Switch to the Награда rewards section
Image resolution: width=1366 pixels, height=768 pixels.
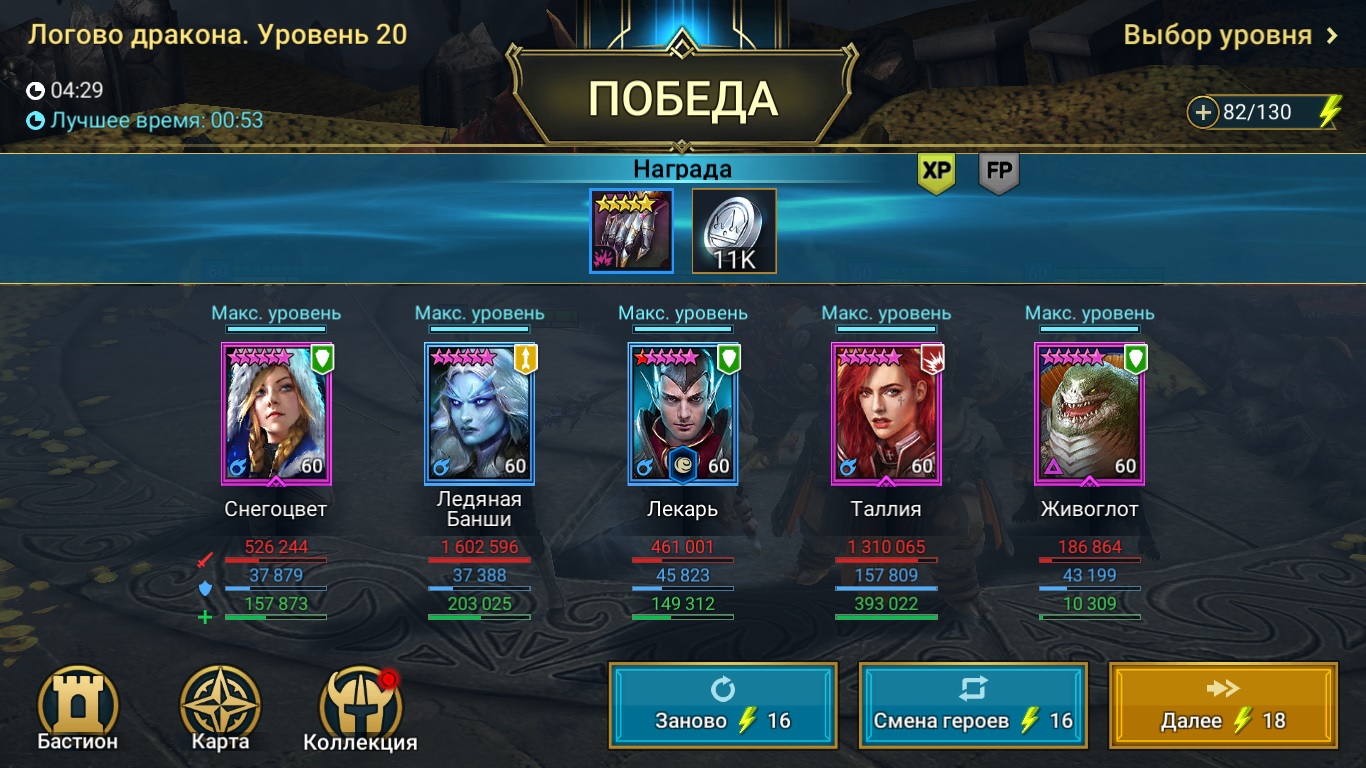click(x=683, y=168)
